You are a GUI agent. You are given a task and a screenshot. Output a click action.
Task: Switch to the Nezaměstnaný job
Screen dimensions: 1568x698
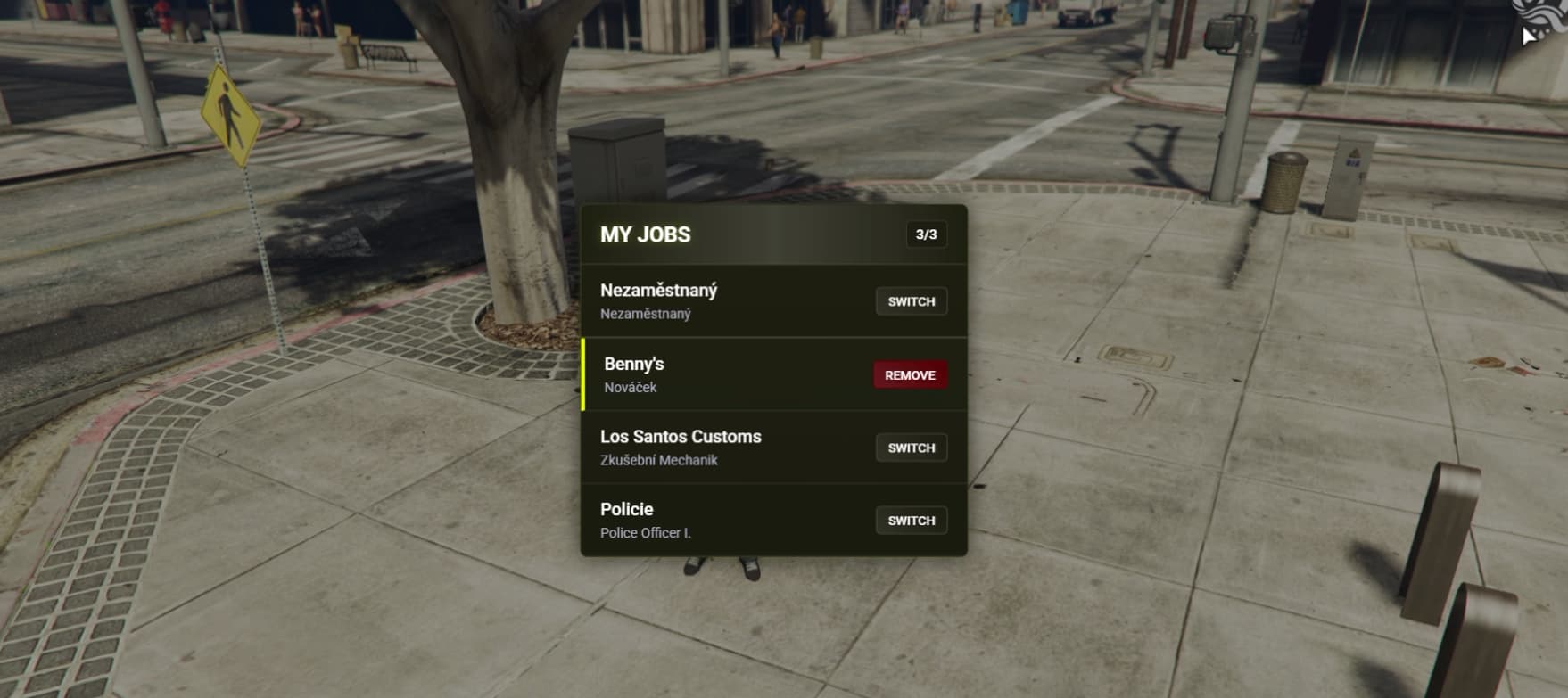click(910, 301)
